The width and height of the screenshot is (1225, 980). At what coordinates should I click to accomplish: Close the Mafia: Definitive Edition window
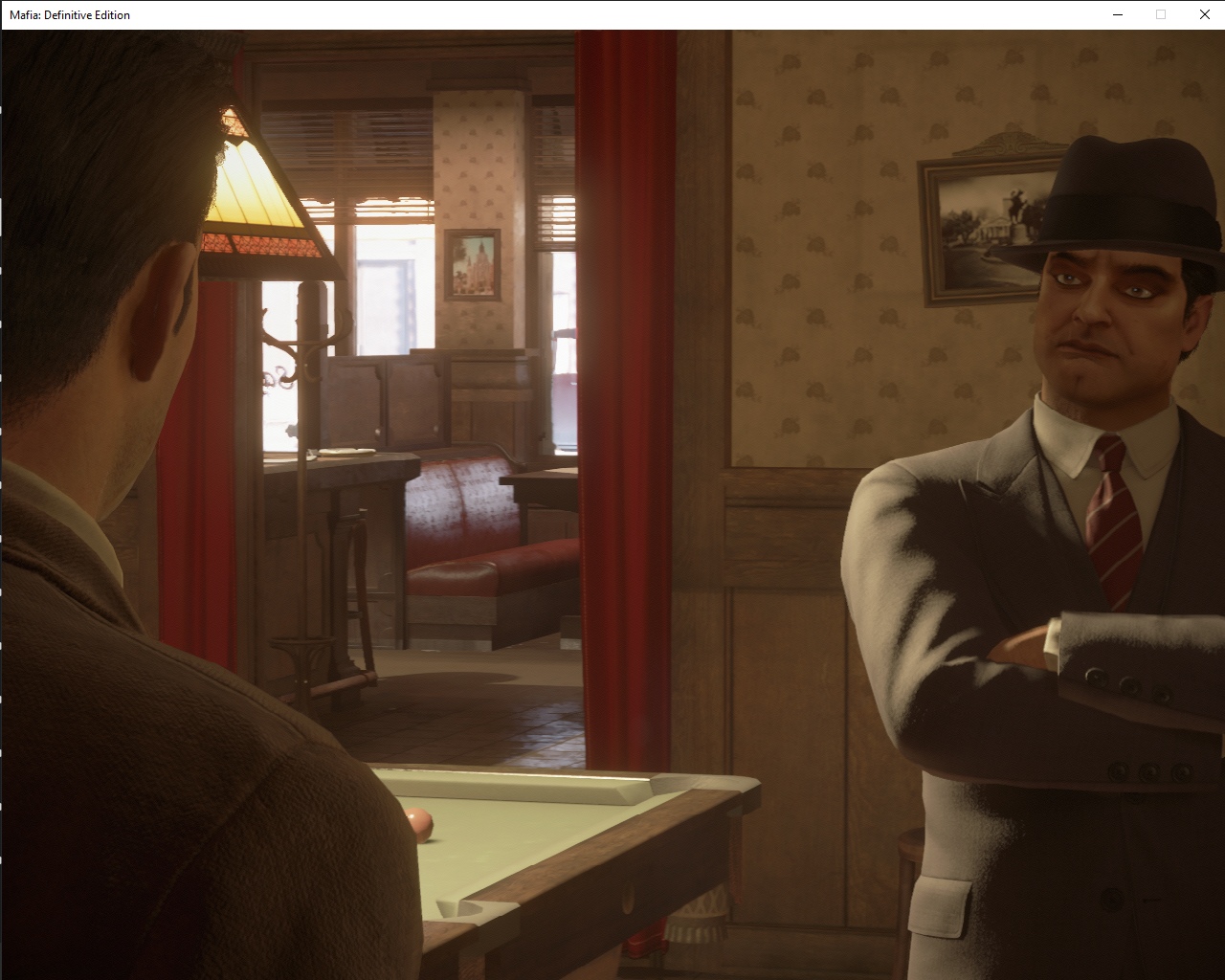pyautogui.click(x=1204, y=14)
